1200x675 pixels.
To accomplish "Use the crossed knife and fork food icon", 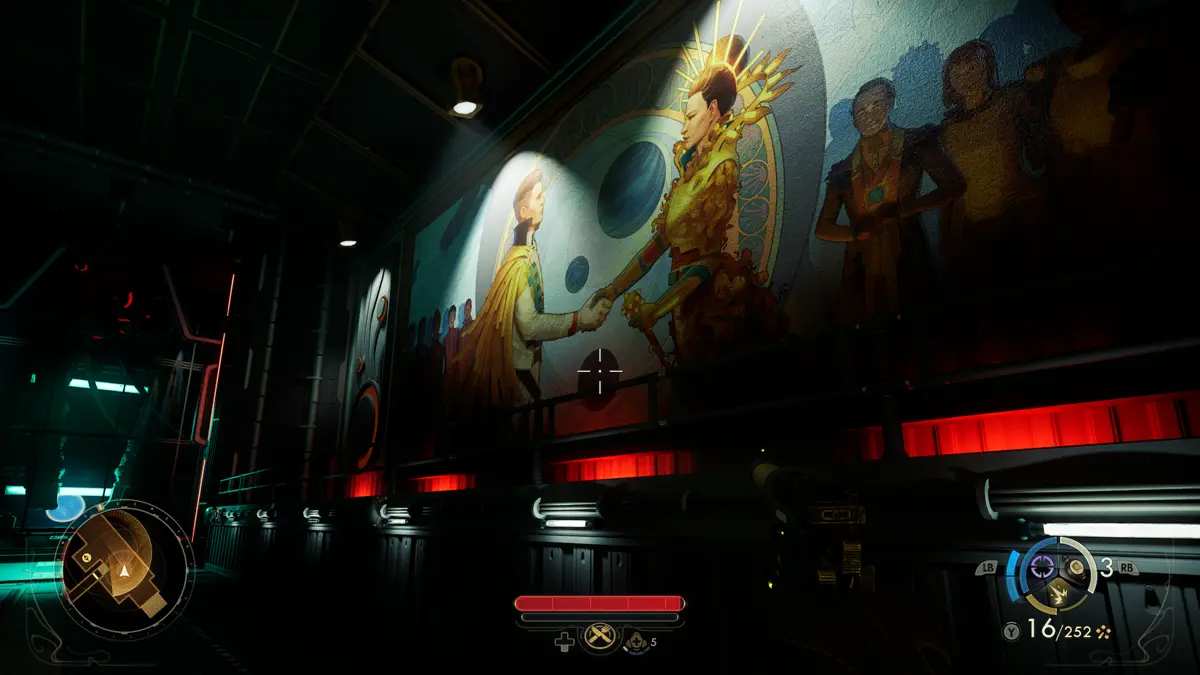I will (x=600, y=635).
